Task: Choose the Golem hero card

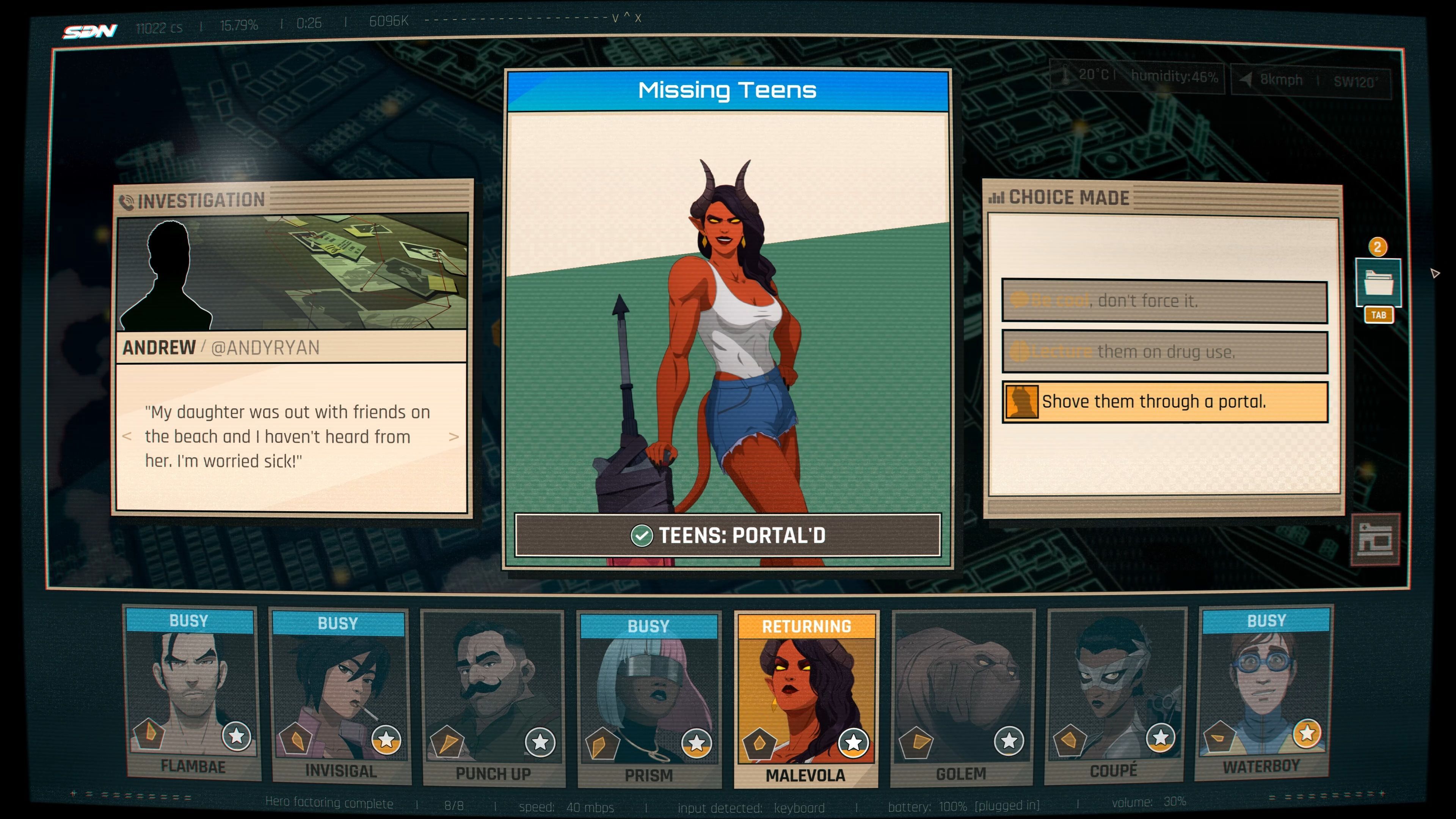Action: click(x=962, y=698)
